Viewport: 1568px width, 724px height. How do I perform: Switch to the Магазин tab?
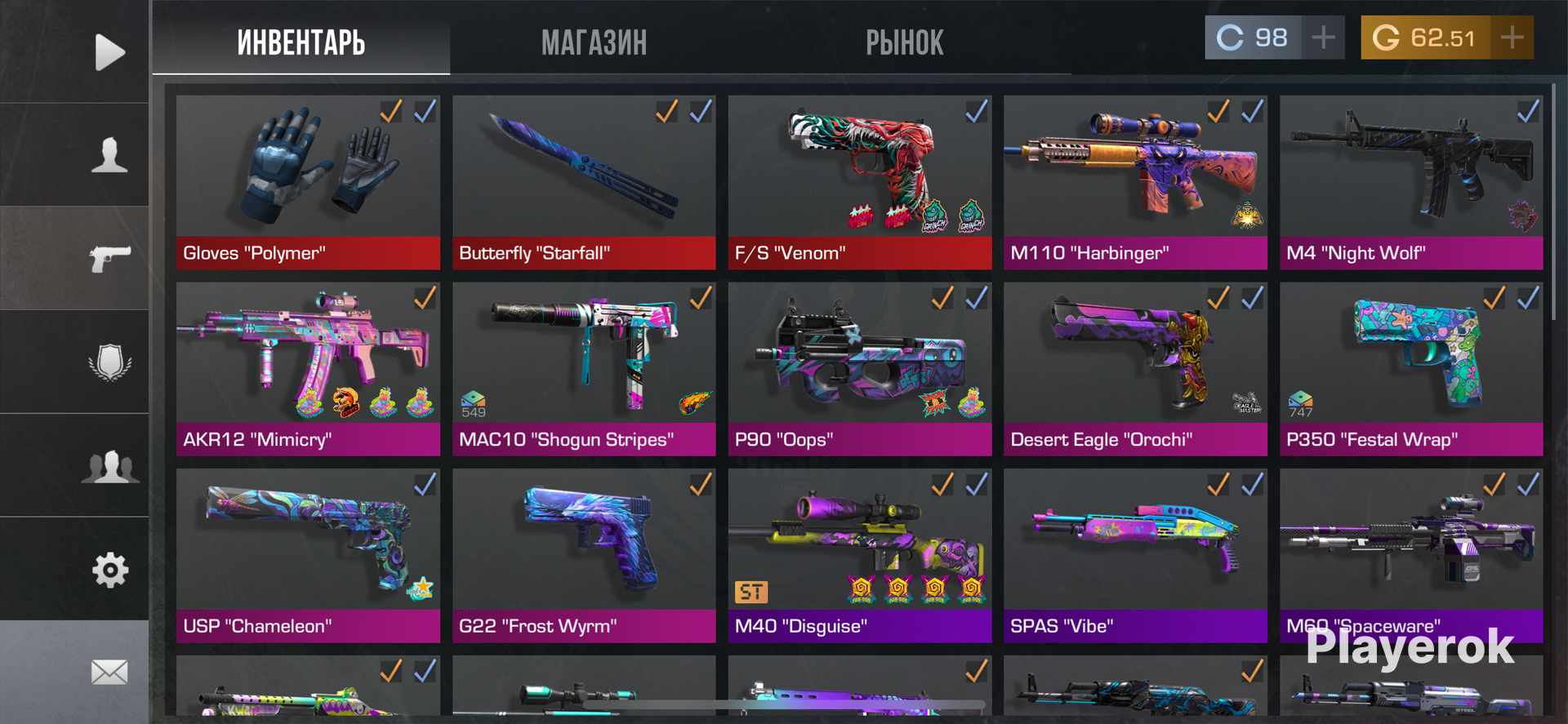click(594, 42)
